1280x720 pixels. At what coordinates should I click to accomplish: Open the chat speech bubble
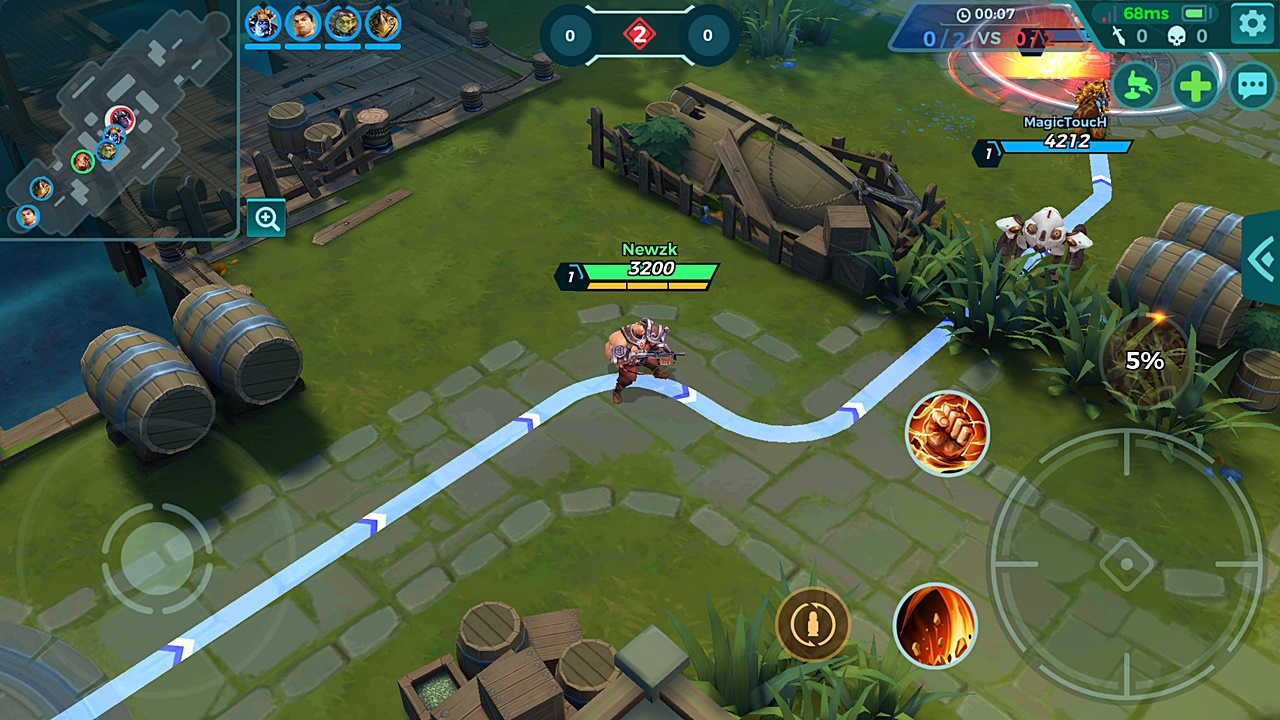[x=1252, y=86]
